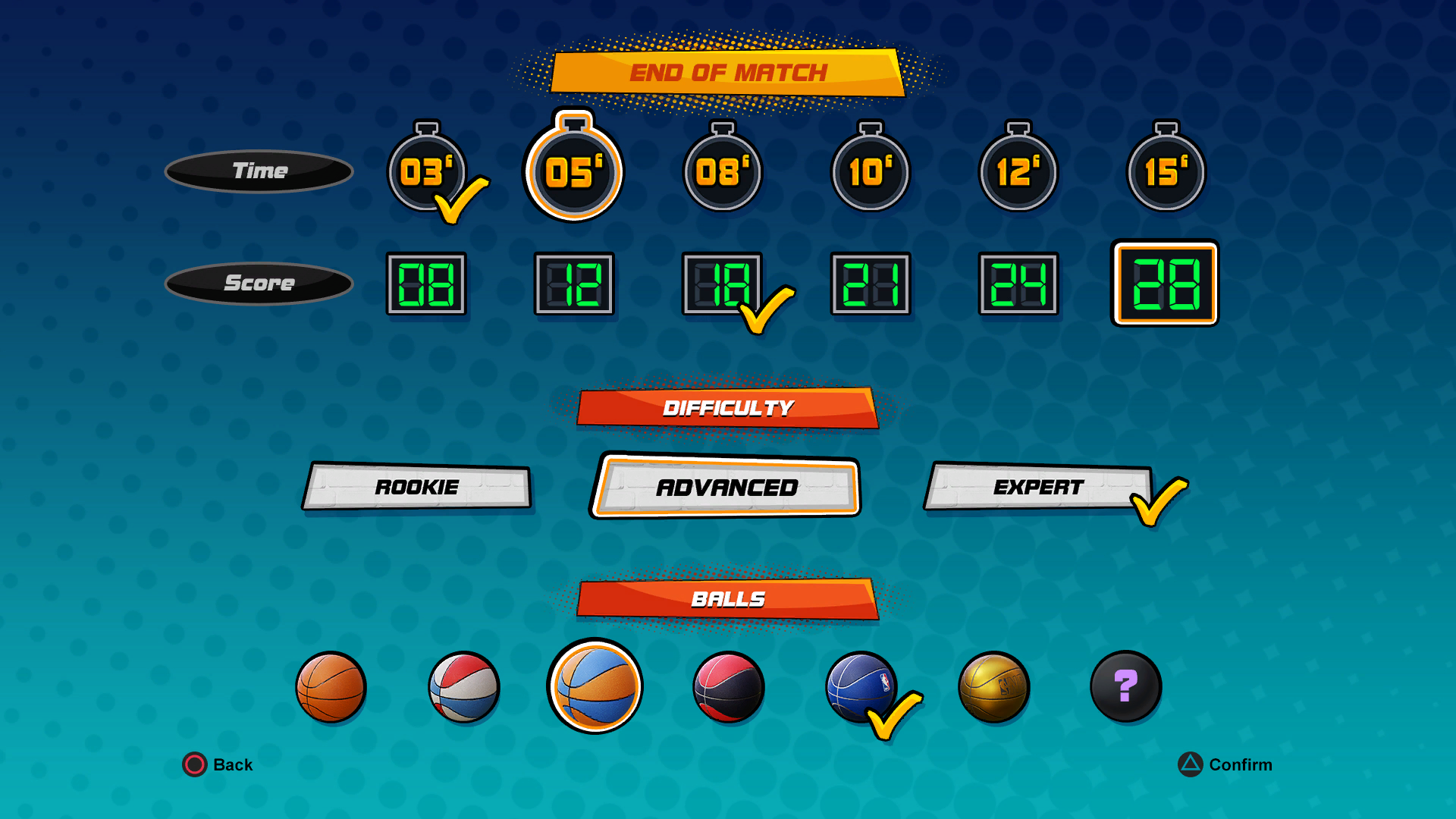Select the 24 point scoreboard
The width and height of the screenshot is (1456, 819).
click(x=1018, y=284)
